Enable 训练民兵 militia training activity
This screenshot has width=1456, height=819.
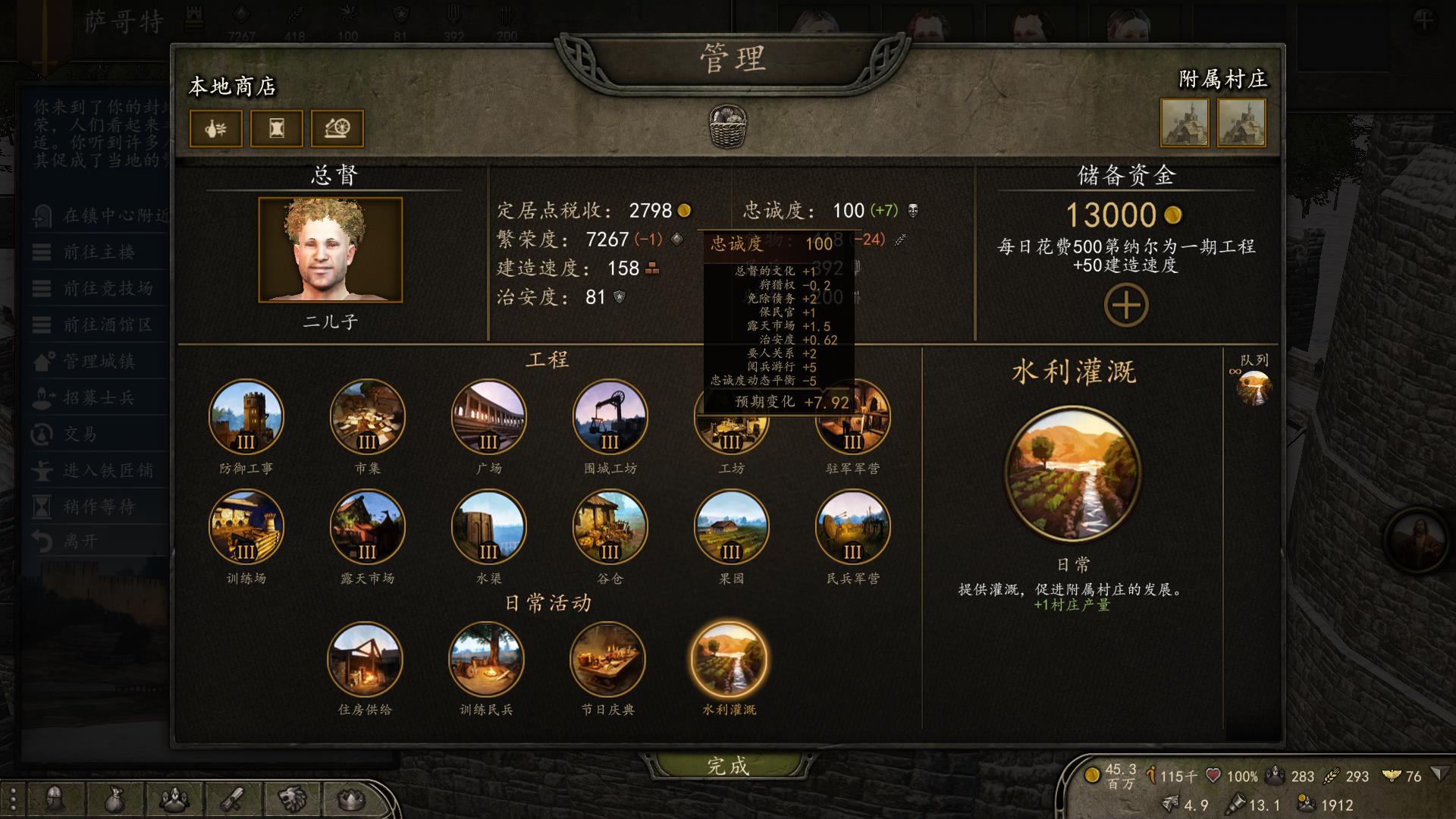pyautogui.click(x=487, y=661)
